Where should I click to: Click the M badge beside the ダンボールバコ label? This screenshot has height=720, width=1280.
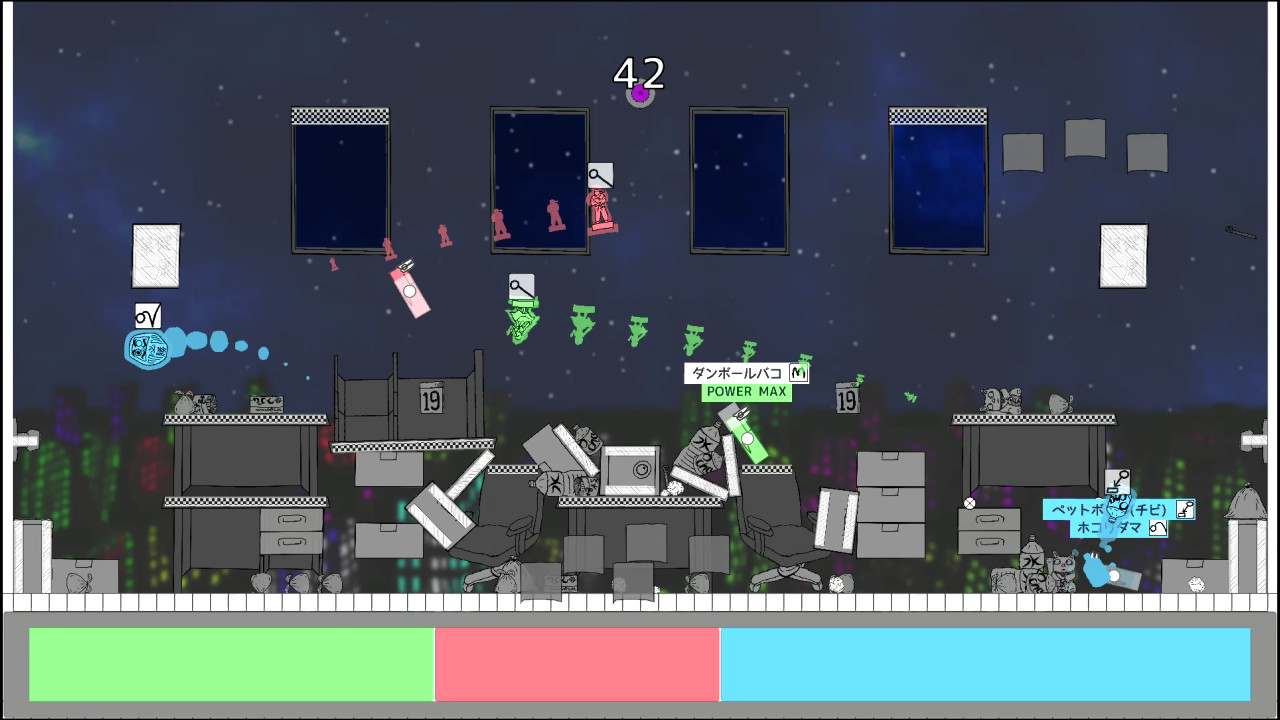point(800,372)
